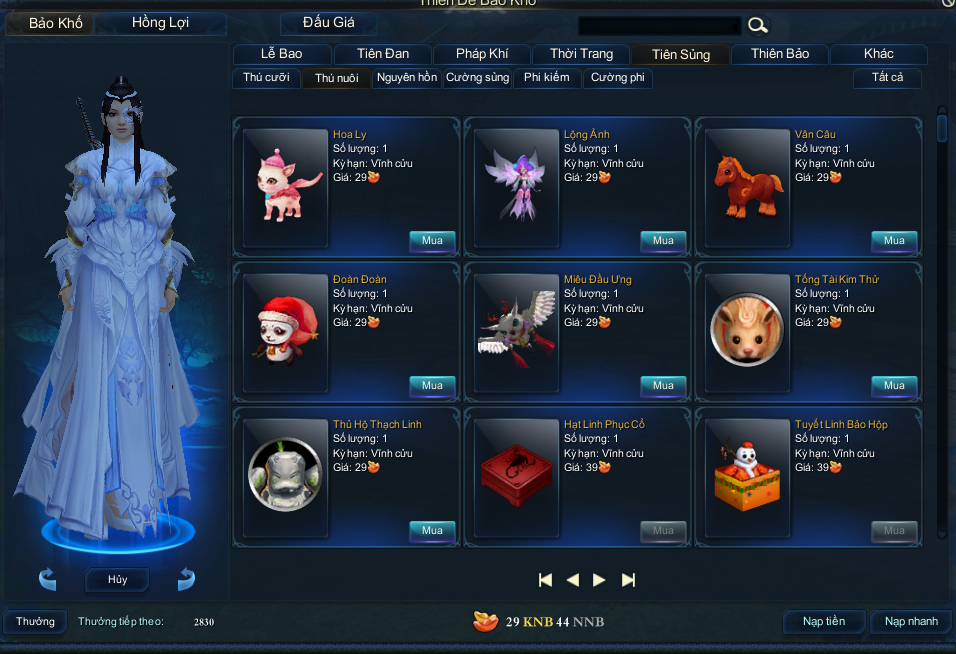This screenshot has height=654, width=956.
Task: Open the Hồng Lợi tab
Action: [x=160, y=23]
